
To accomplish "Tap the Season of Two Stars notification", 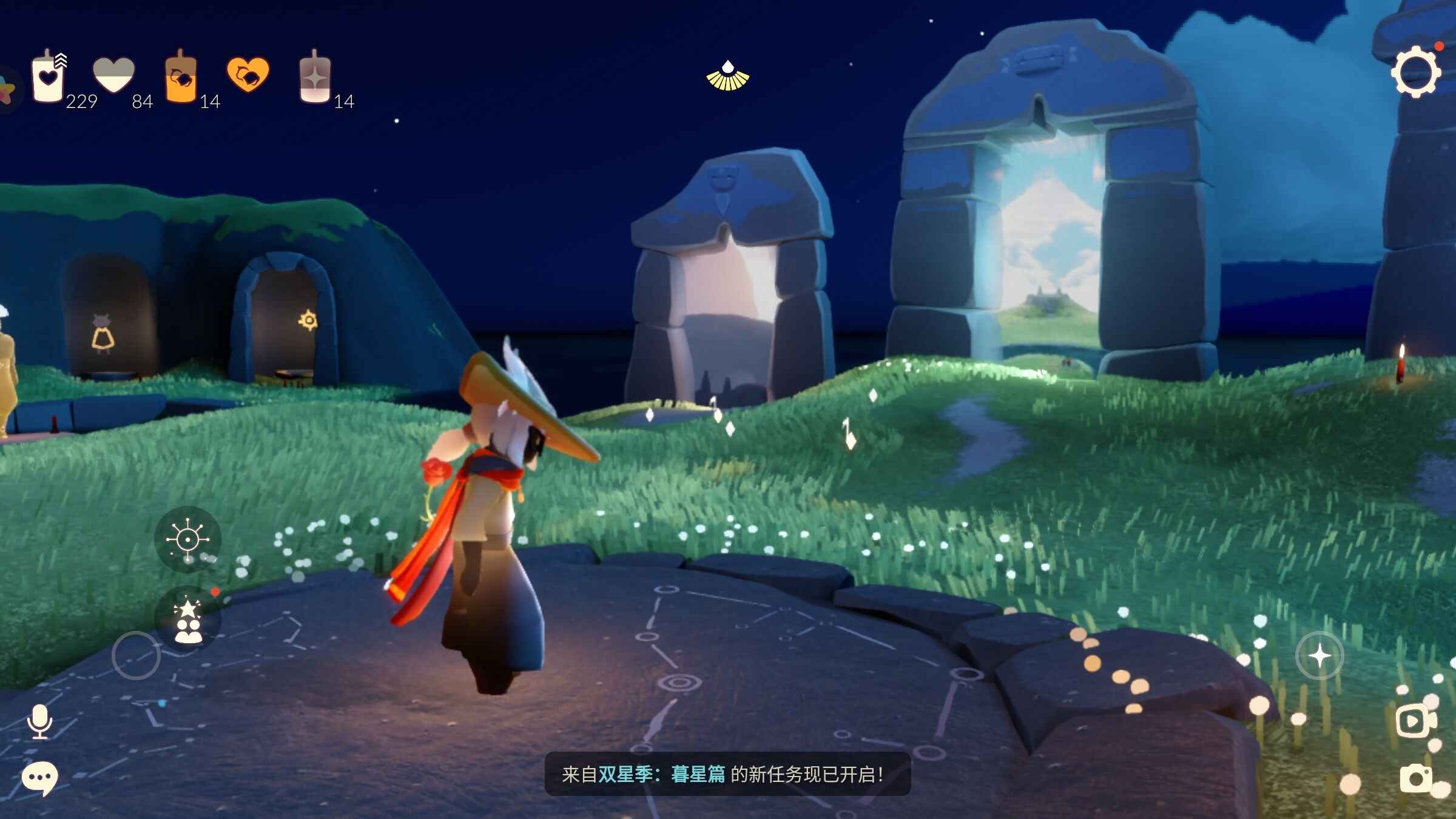I will (727, 774).
